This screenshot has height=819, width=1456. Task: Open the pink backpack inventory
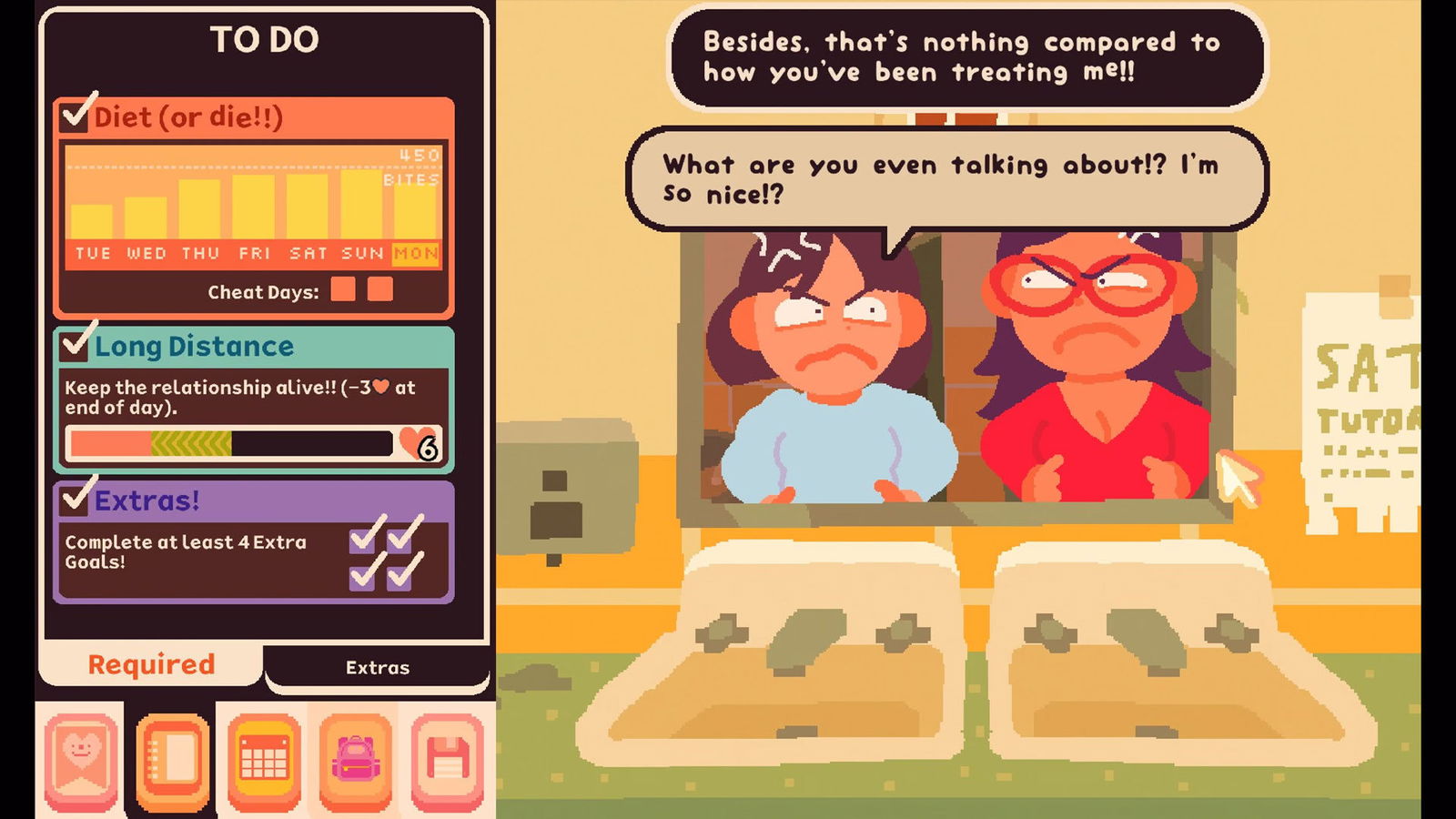(356, 762)
